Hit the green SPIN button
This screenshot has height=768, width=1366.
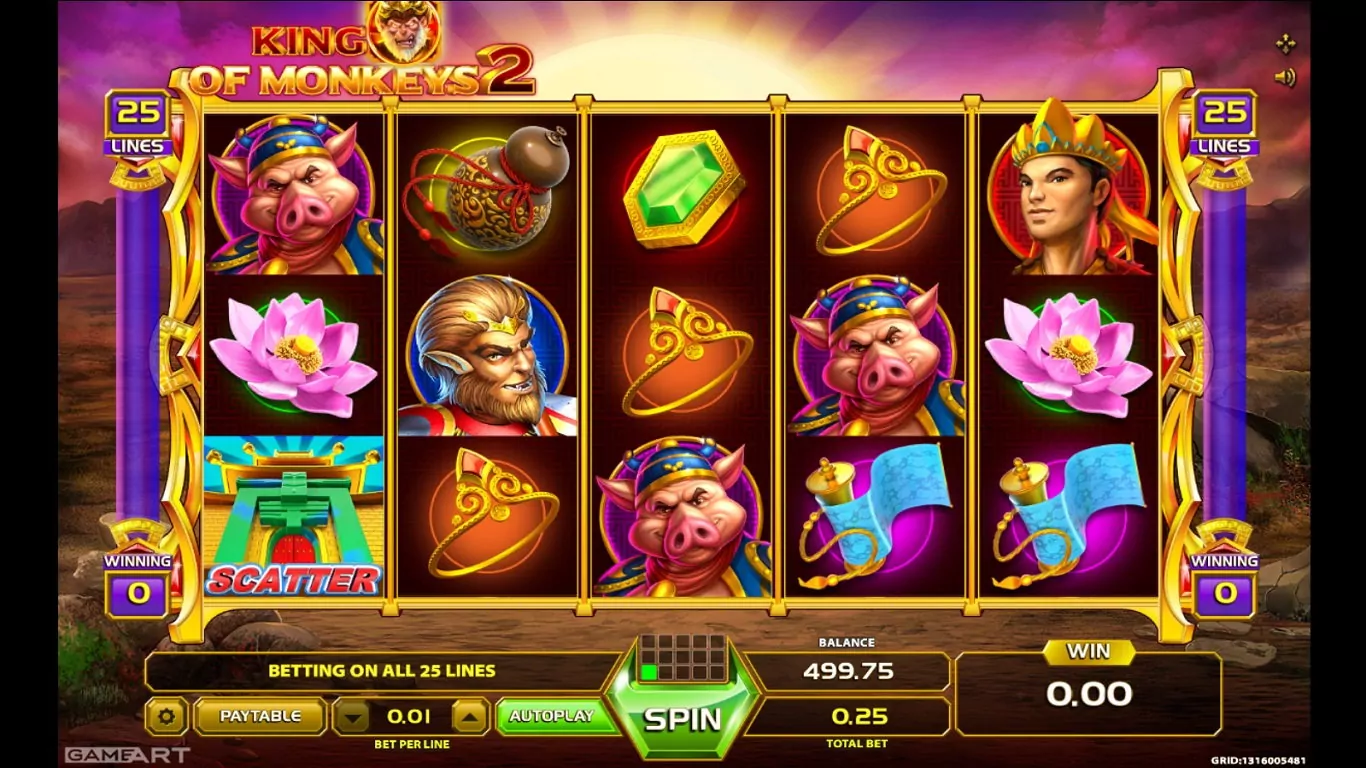682,718
